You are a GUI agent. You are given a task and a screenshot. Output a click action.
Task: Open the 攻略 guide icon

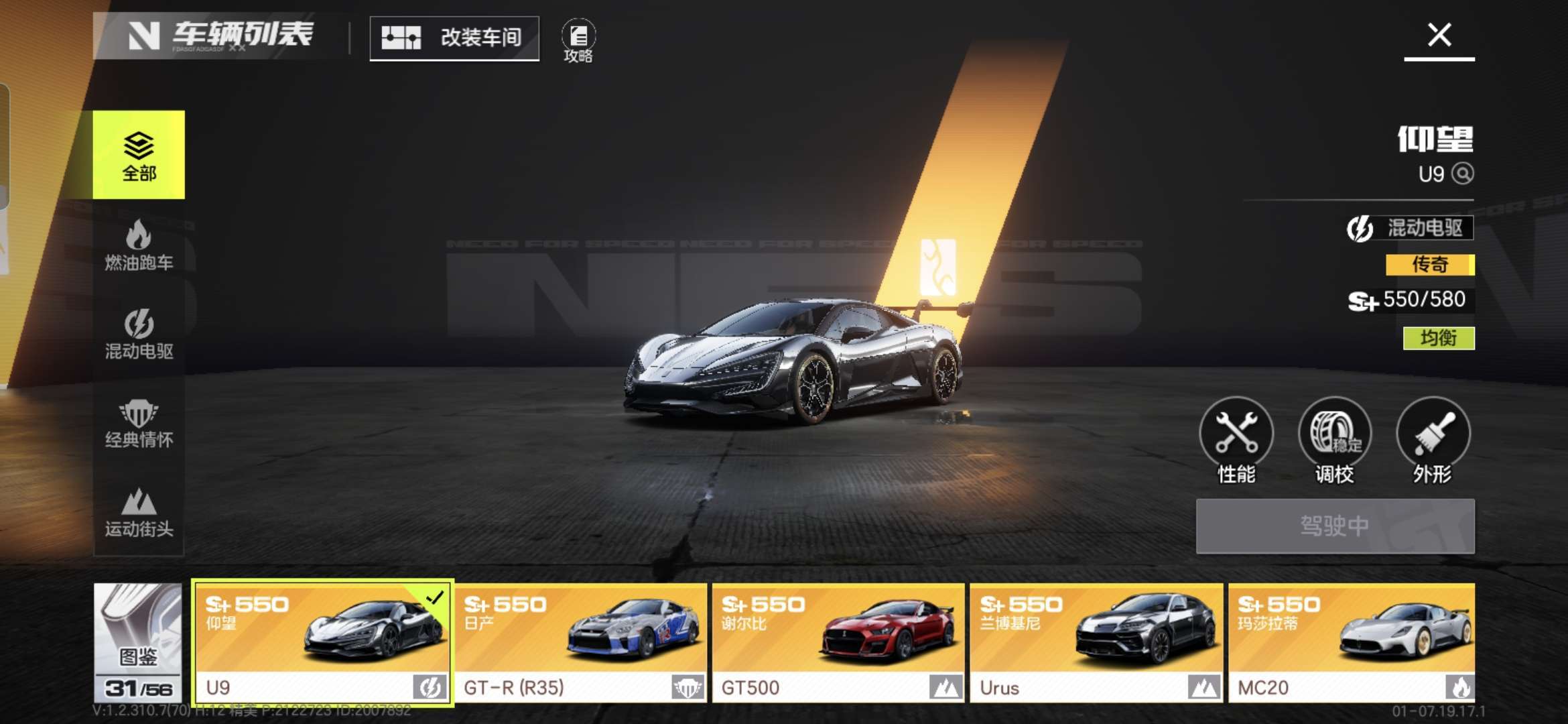click(x=578, y=40)
